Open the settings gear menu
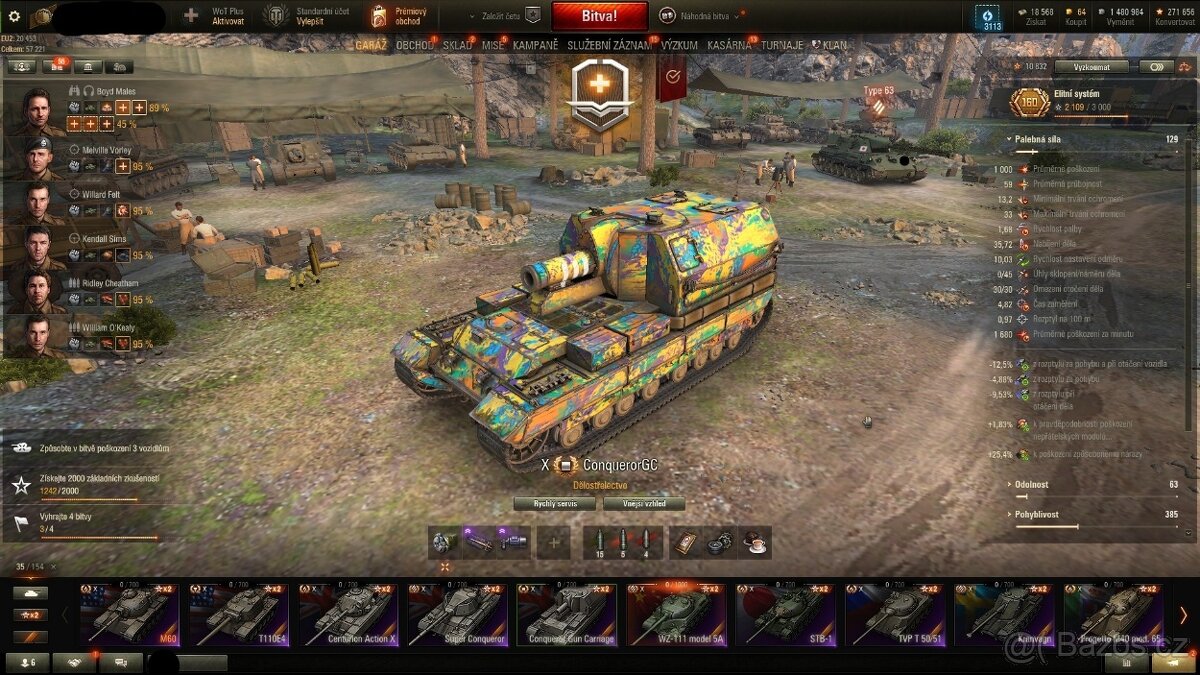The width and height of the screenshot is (1200, 675). [14, 16]
